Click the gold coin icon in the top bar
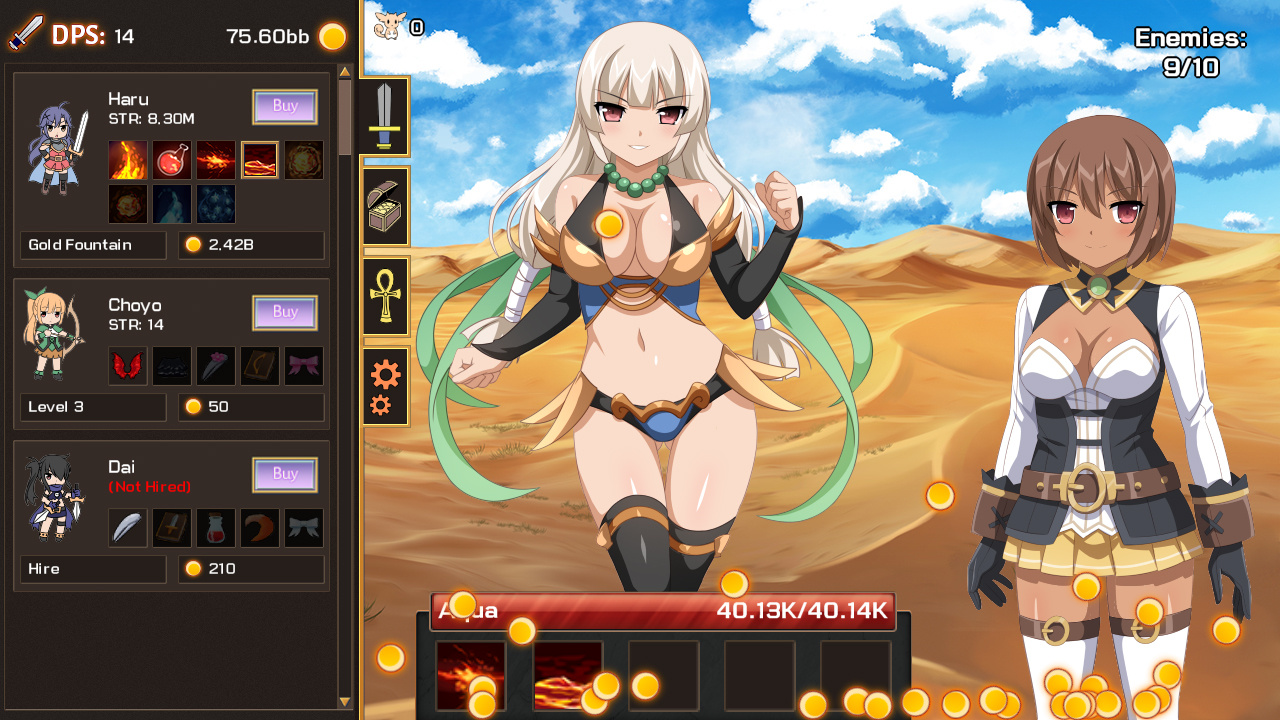Viewport: 1280px width, 720px height. (x=330, y=35)
